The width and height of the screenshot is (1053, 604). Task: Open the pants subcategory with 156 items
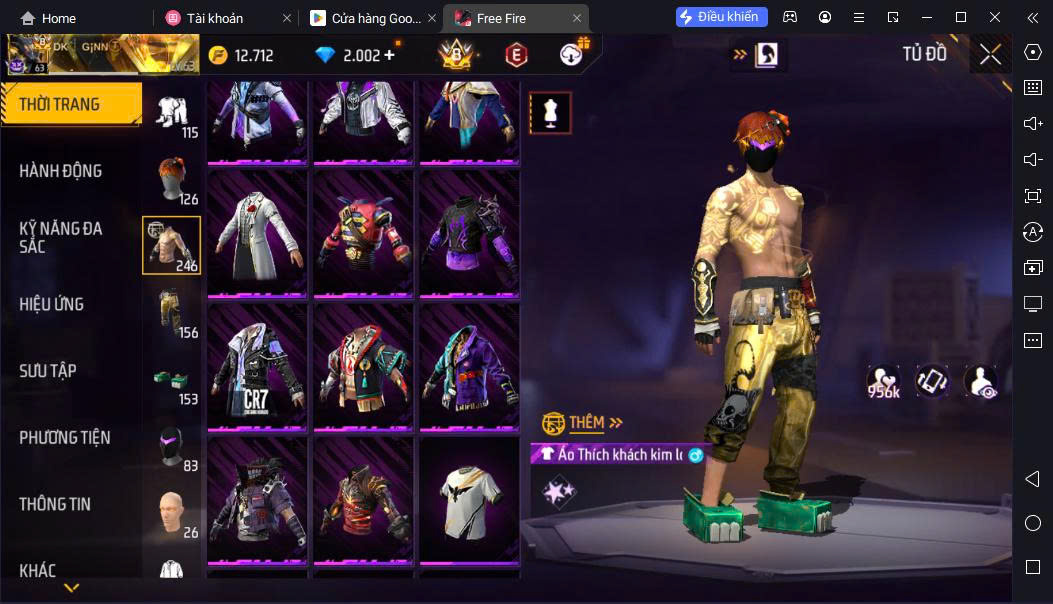(172, 311)
